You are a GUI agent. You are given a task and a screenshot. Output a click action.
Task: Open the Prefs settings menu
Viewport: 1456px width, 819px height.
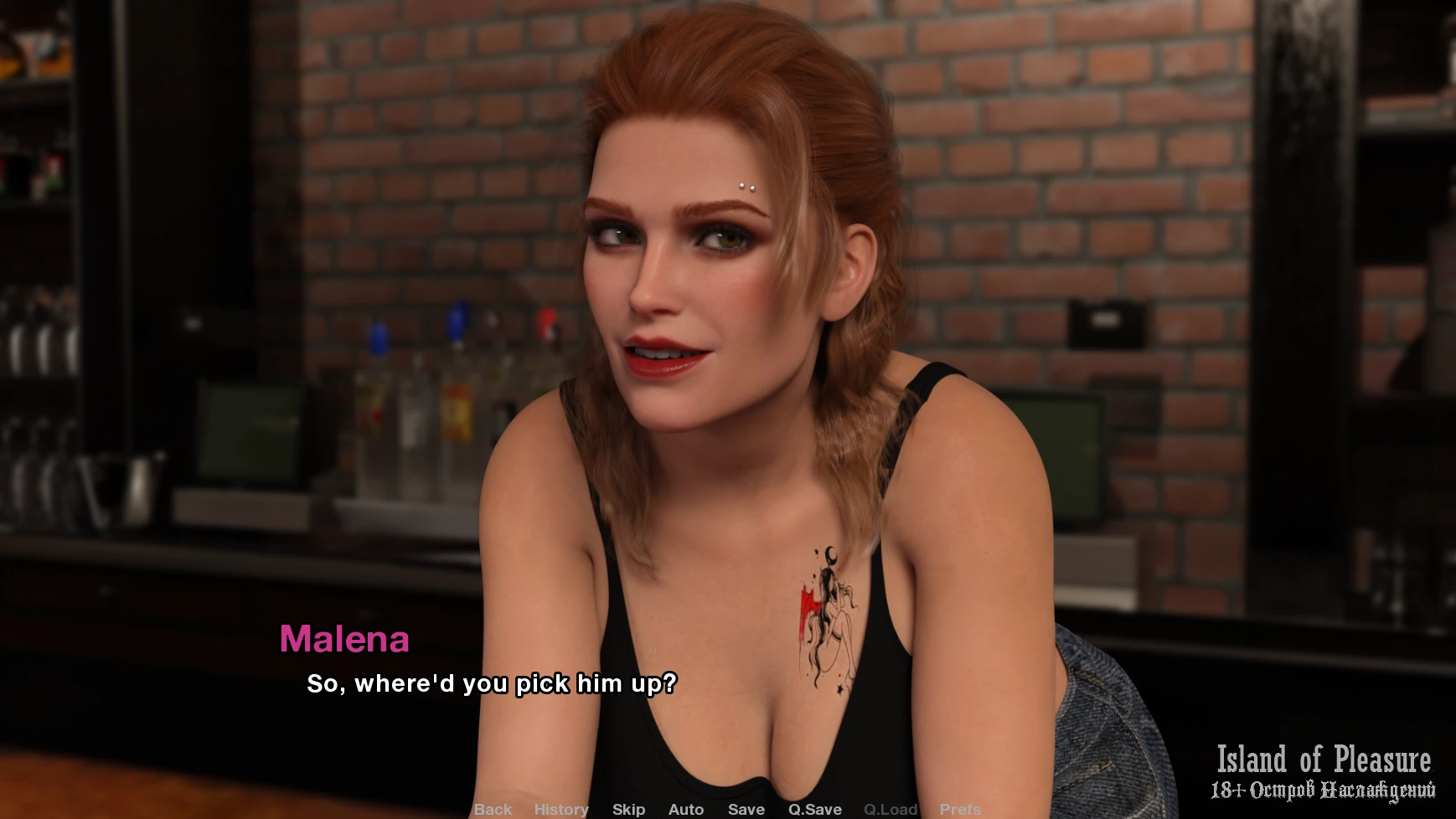pos(960,809)
